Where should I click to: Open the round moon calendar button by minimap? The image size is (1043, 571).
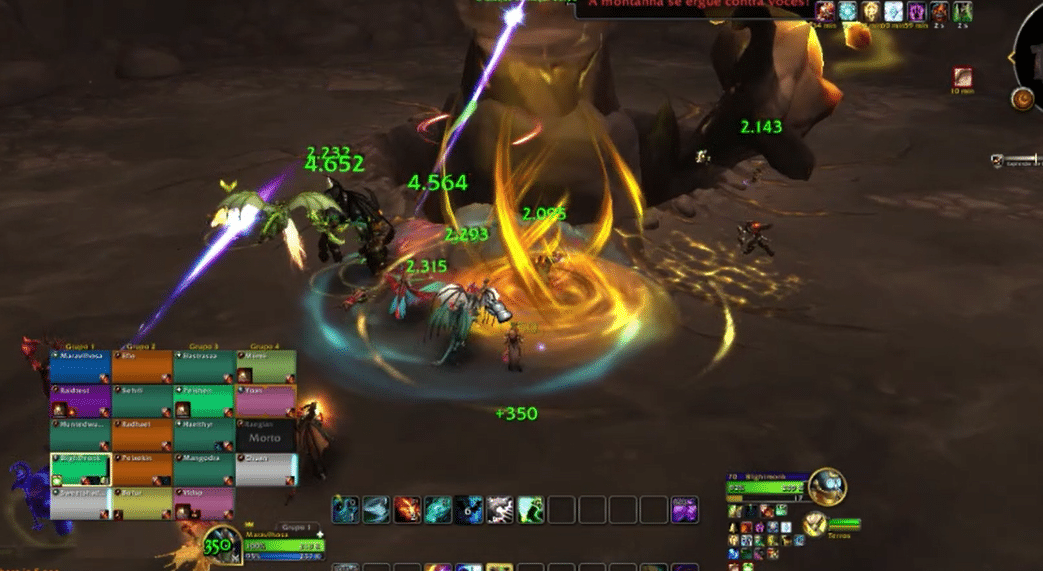[x=1022, y=99]
